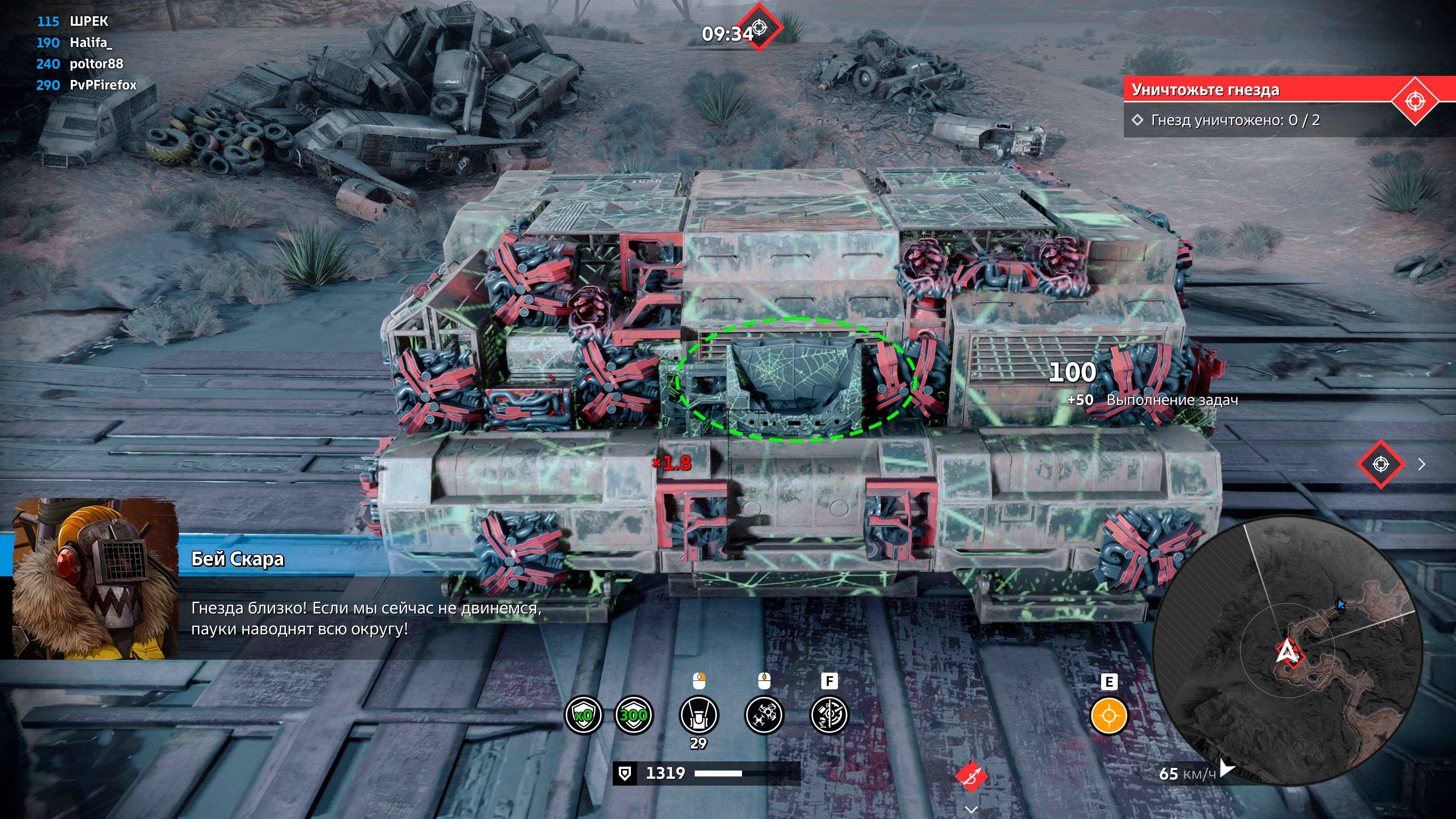
Task: Select player PvPFirefox in the squad list
Action: [103, 85]
